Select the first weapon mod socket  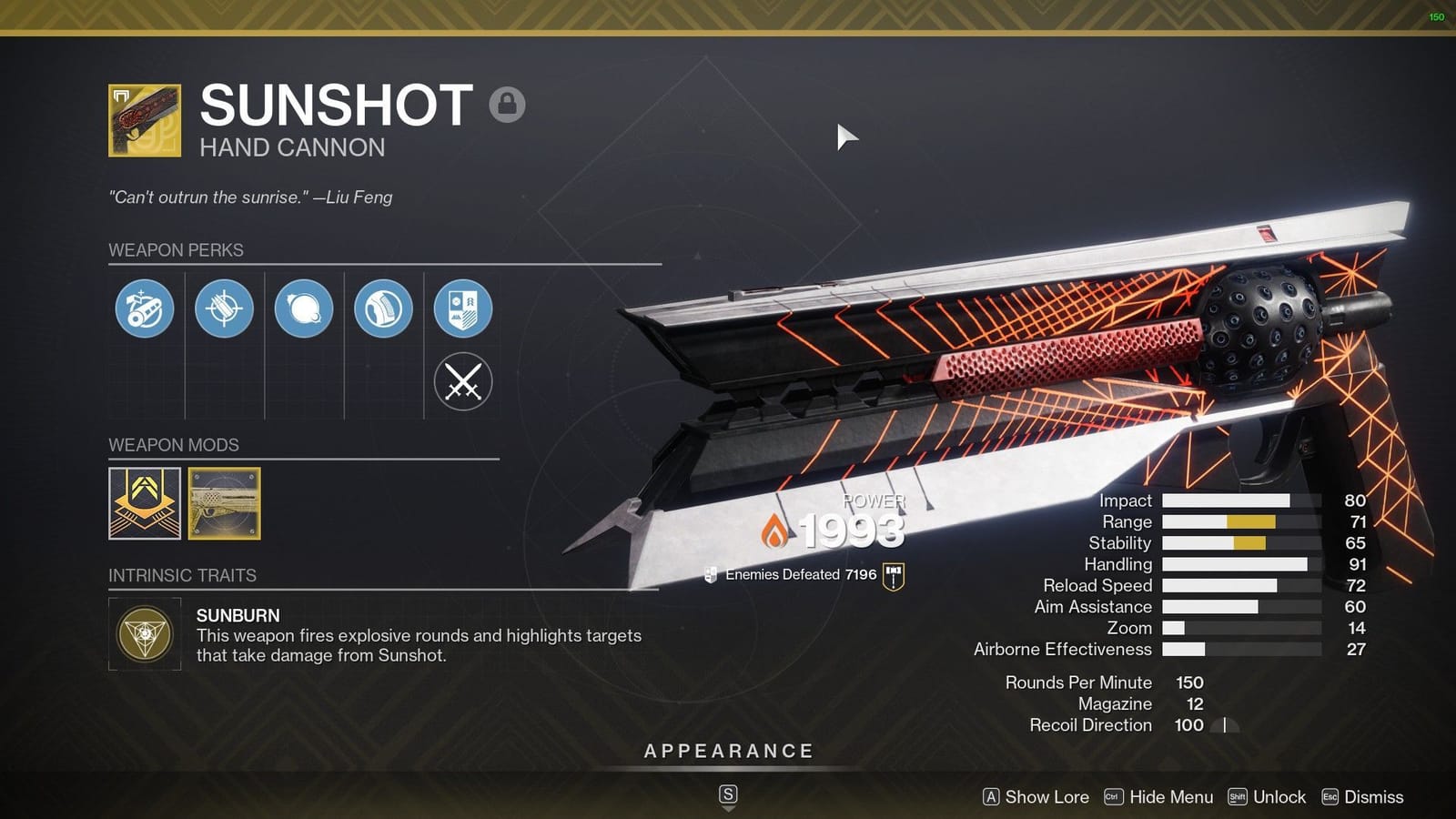pos(144,504)
